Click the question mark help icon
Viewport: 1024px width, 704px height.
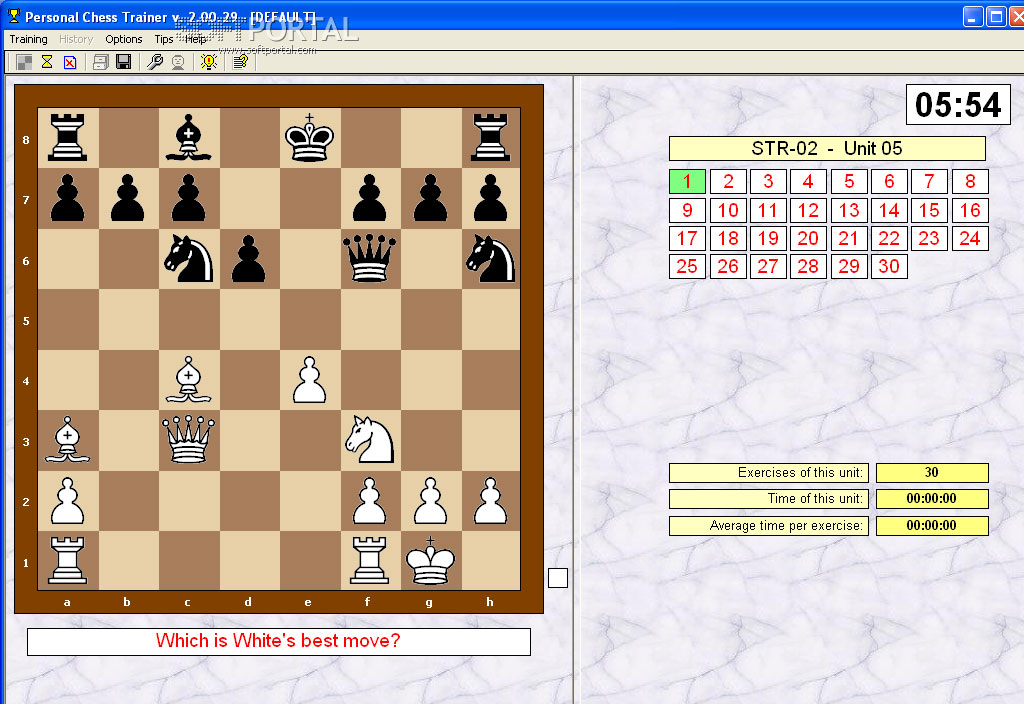click(240, 62)
